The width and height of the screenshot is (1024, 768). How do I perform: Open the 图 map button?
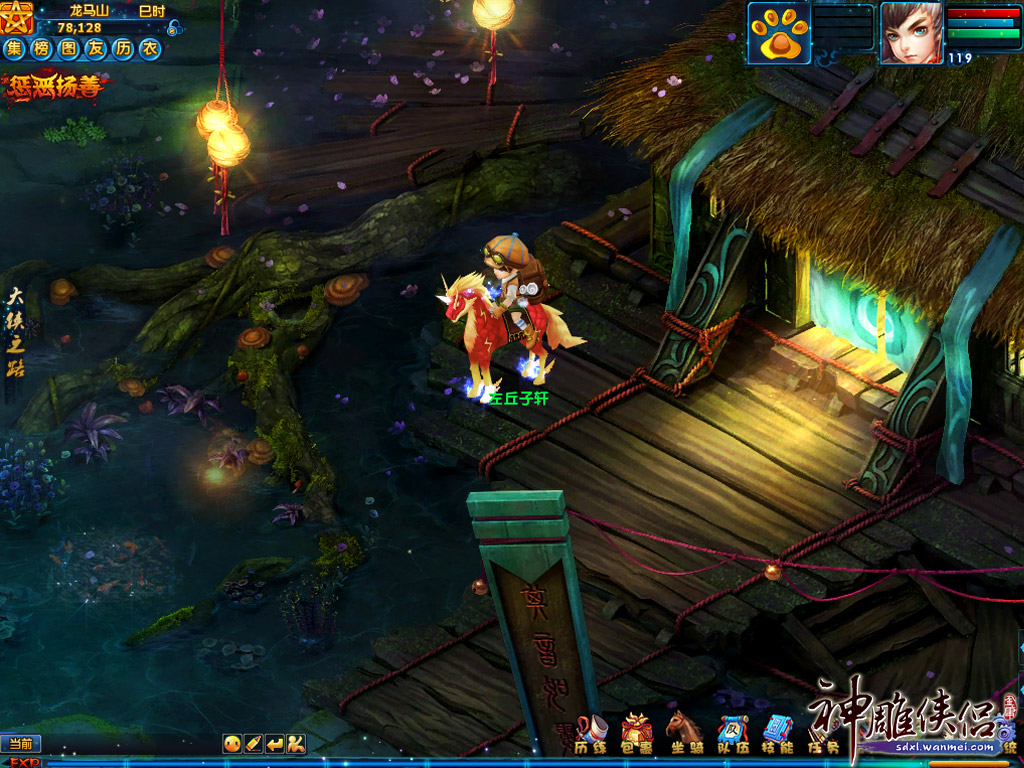click(69, 48)
